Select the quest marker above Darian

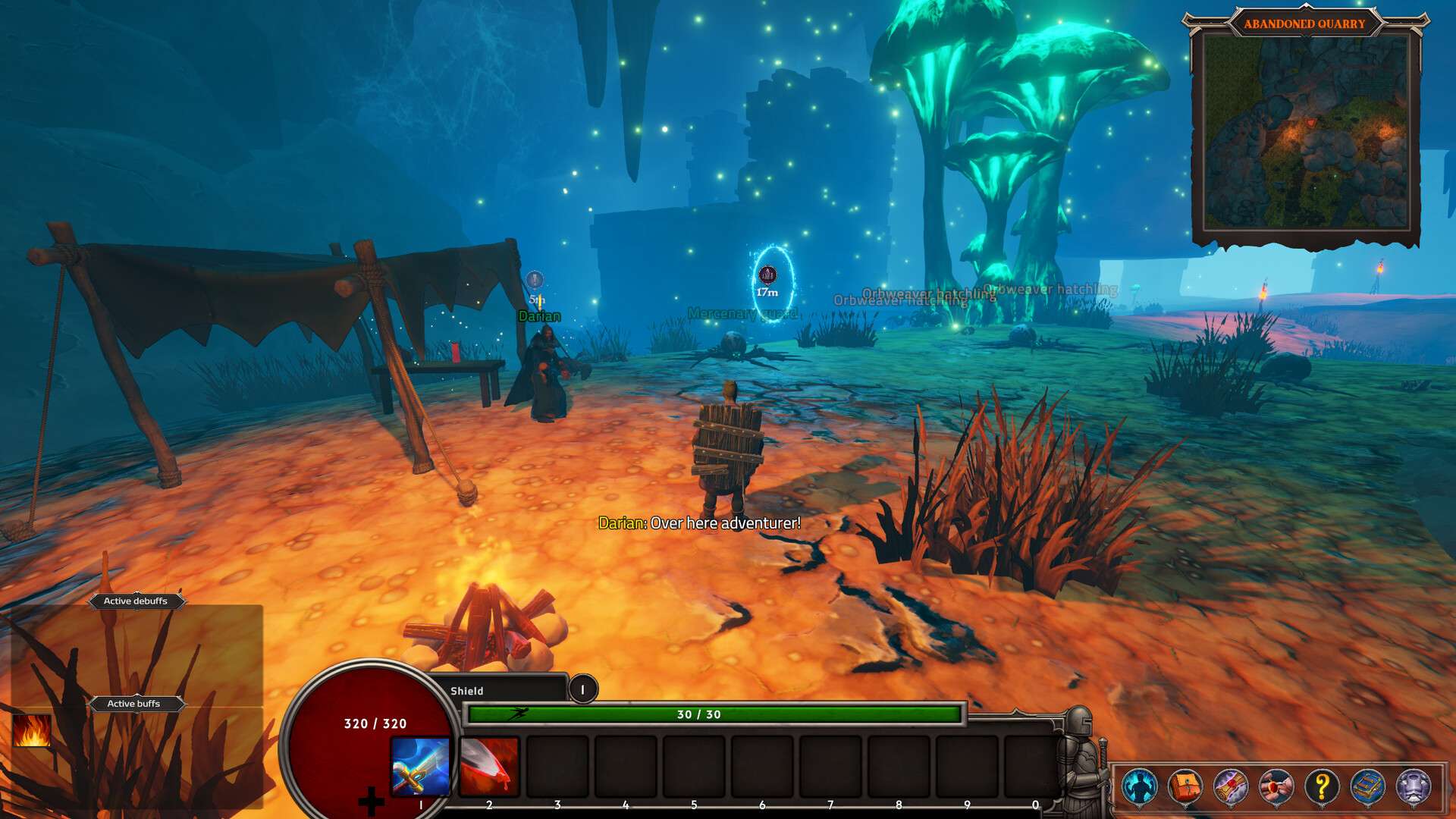pyautogui.click(x=535, y=280)
